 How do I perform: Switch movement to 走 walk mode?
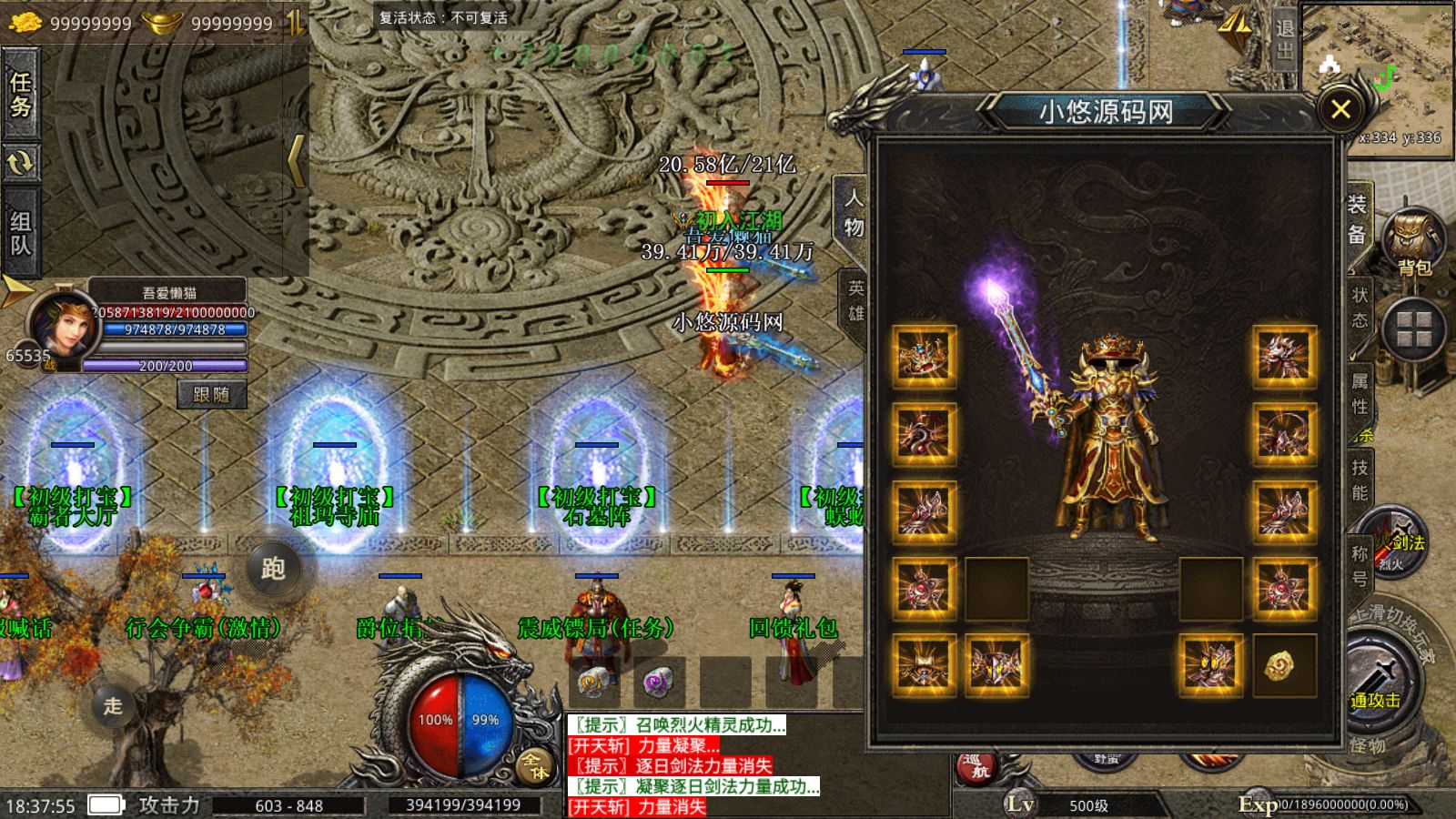tap(113, 705)
